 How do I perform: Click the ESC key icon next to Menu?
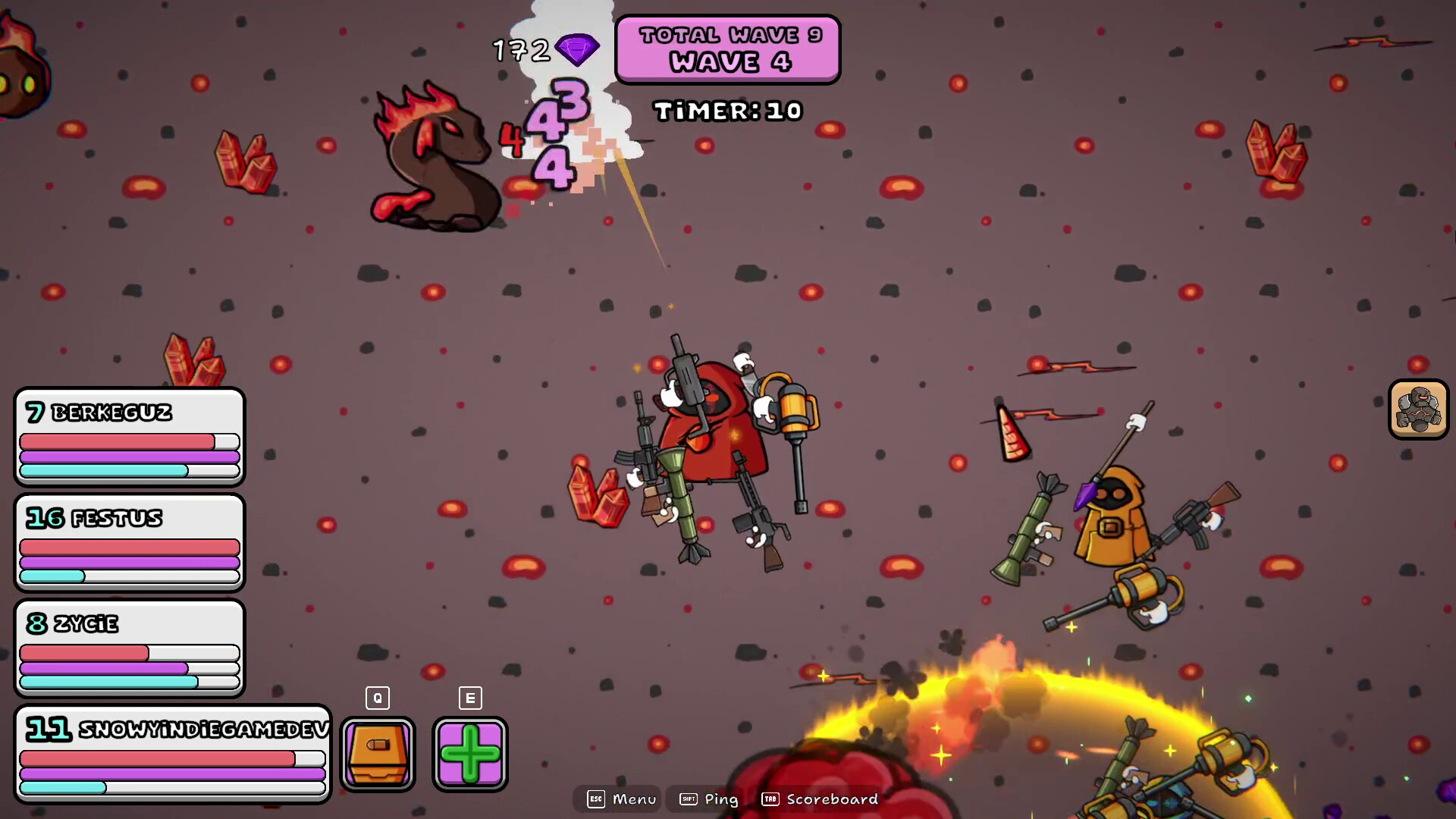tap(596, 799)
